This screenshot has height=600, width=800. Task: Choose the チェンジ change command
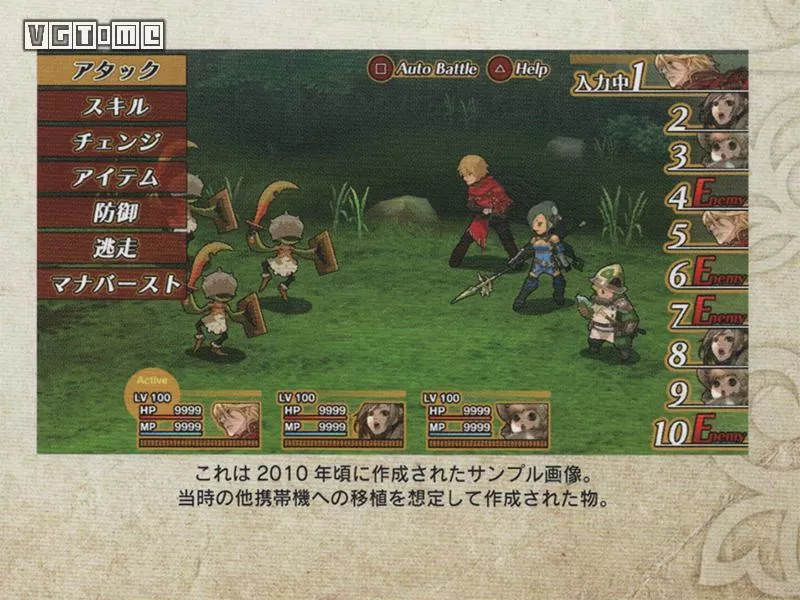tap(112, 141)
